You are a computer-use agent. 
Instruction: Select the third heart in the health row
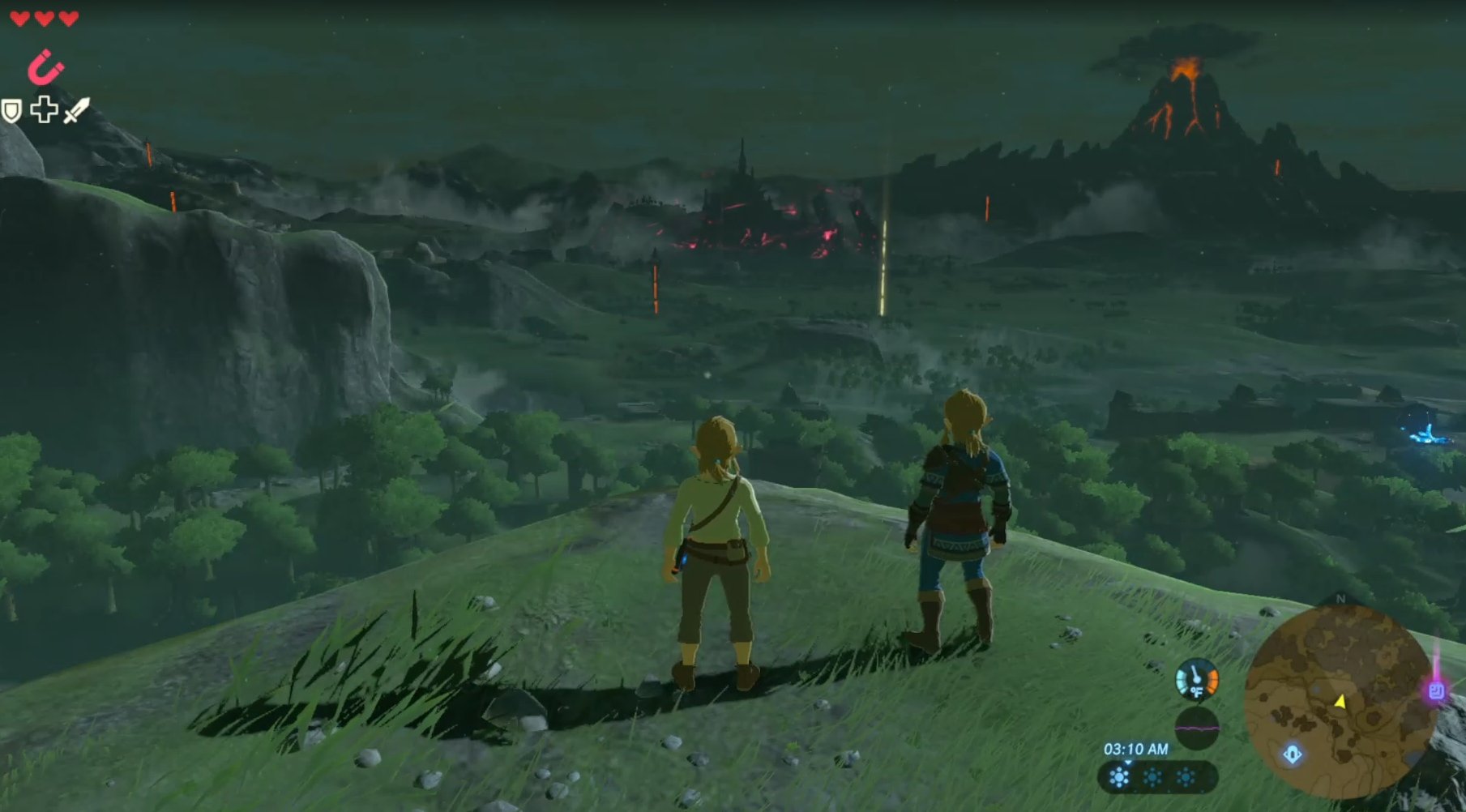pyautogui.click(x=68, y=19)
